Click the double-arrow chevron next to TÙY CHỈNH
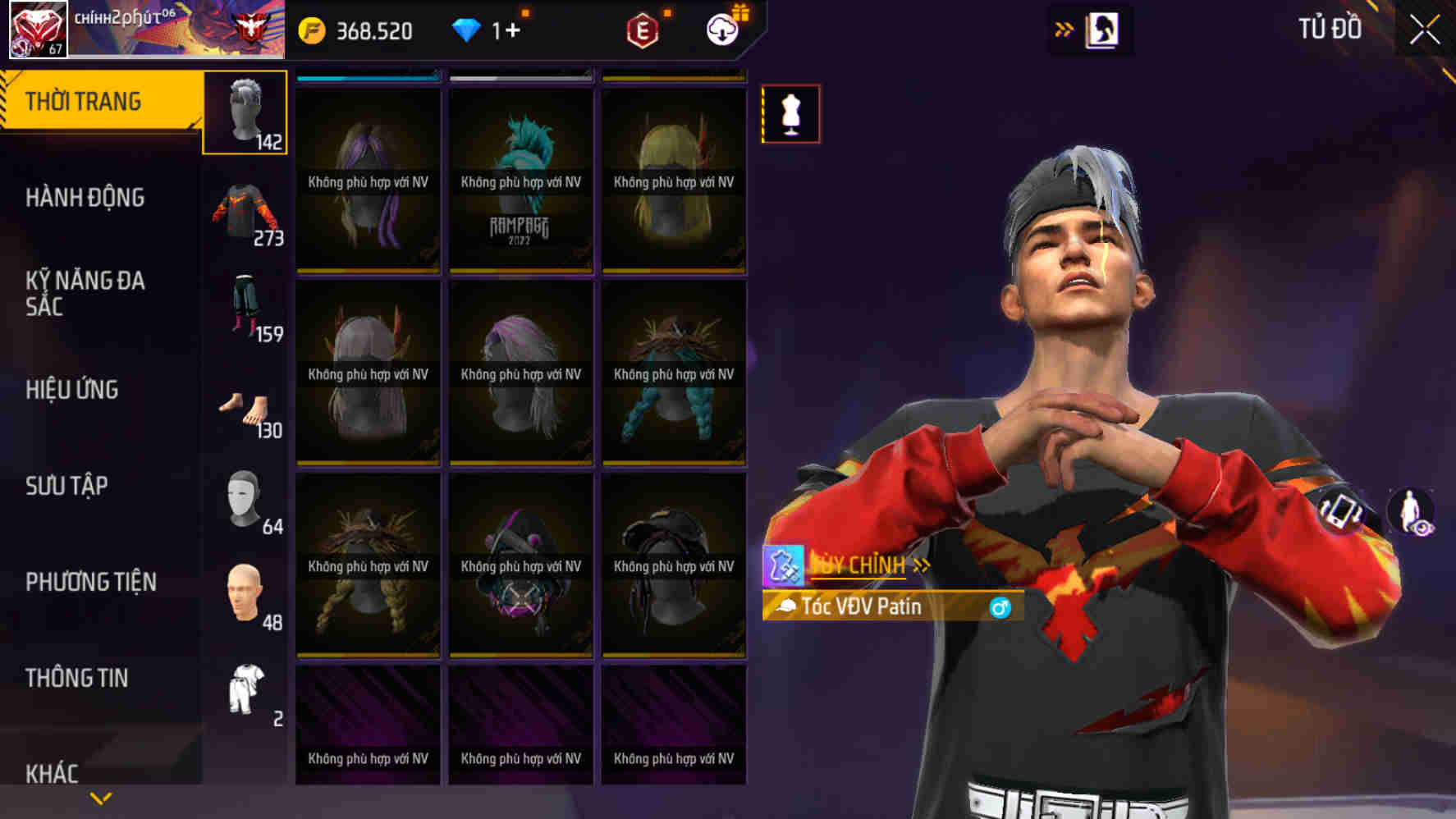The height and width of the screenshot is (819, 1456). (923, 565)
